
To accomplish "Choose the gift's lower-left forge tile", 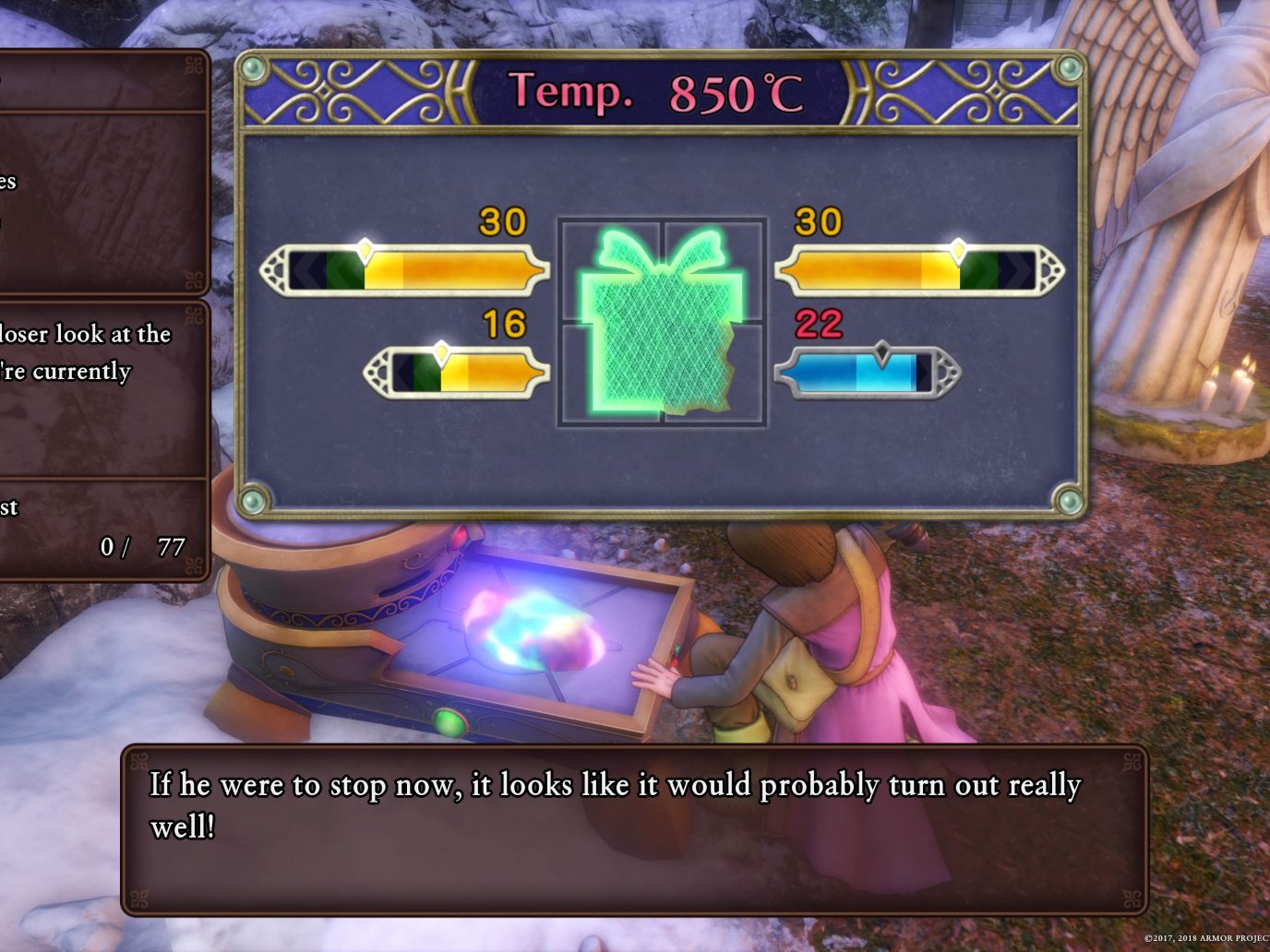I will [x=610, y=373].
